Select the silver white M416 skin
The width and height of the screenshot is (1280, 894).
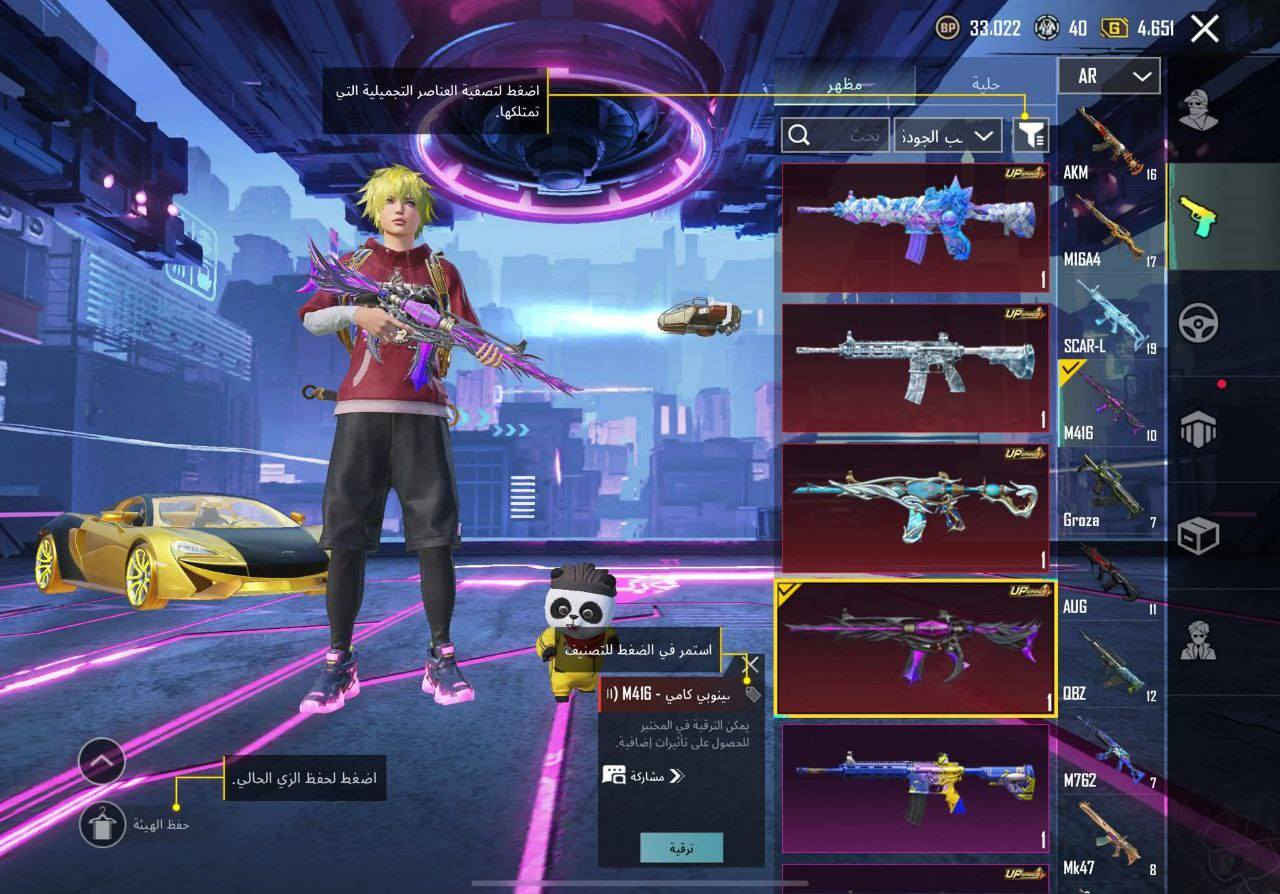click(915, 368)
